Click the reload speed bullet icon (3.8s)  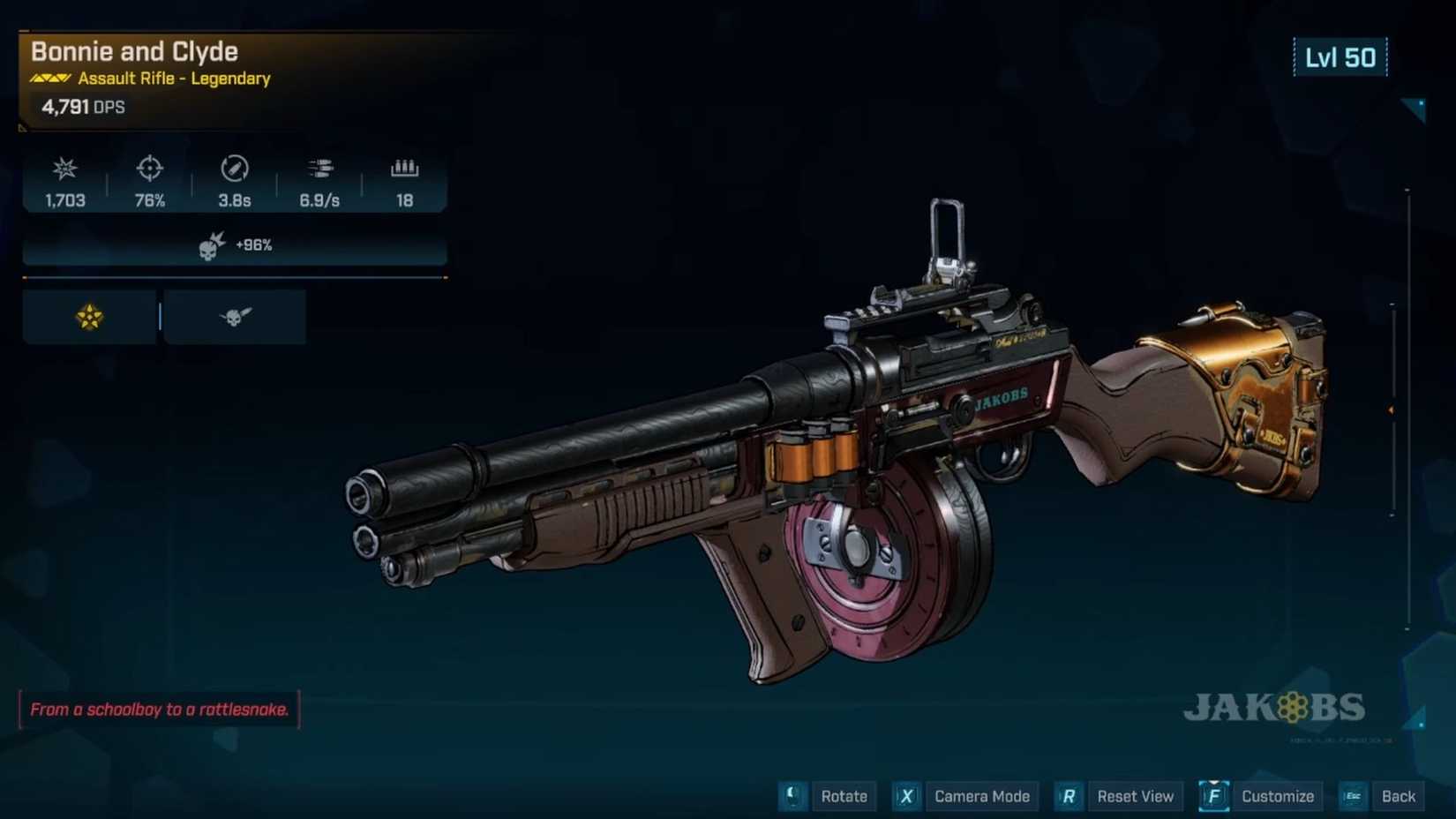[x=232, y=169]
